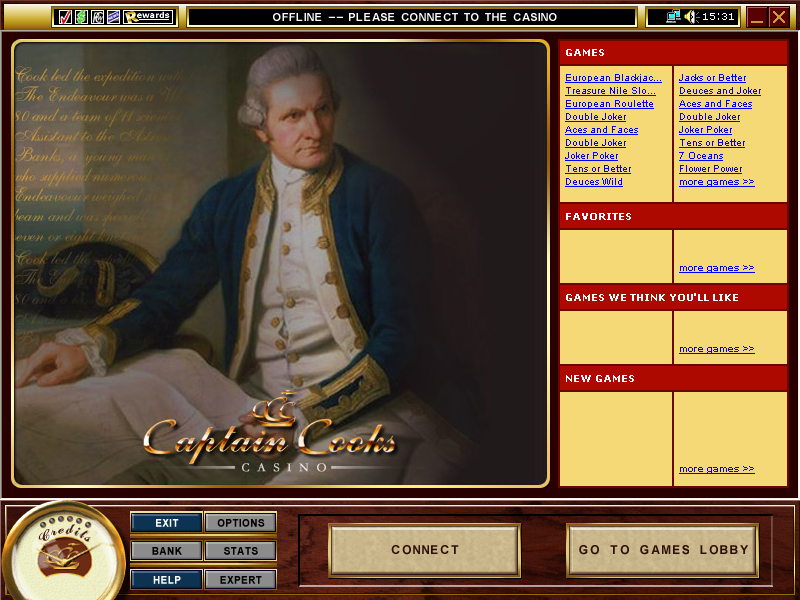The image size is (800, 600).
Task: Minimize the casino window
Action: (x=757, y=17)
